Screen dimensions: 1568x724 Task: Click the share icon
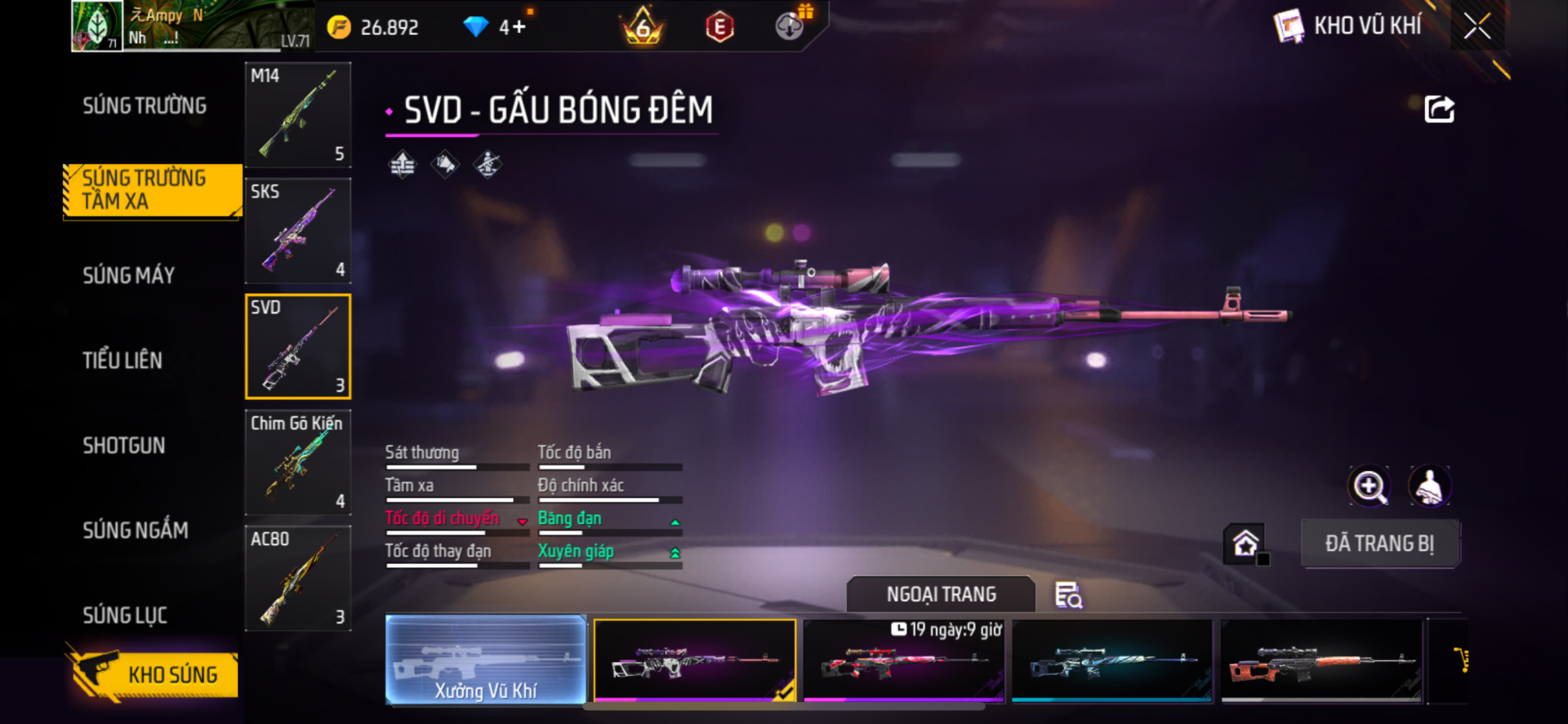[1439, 109]
